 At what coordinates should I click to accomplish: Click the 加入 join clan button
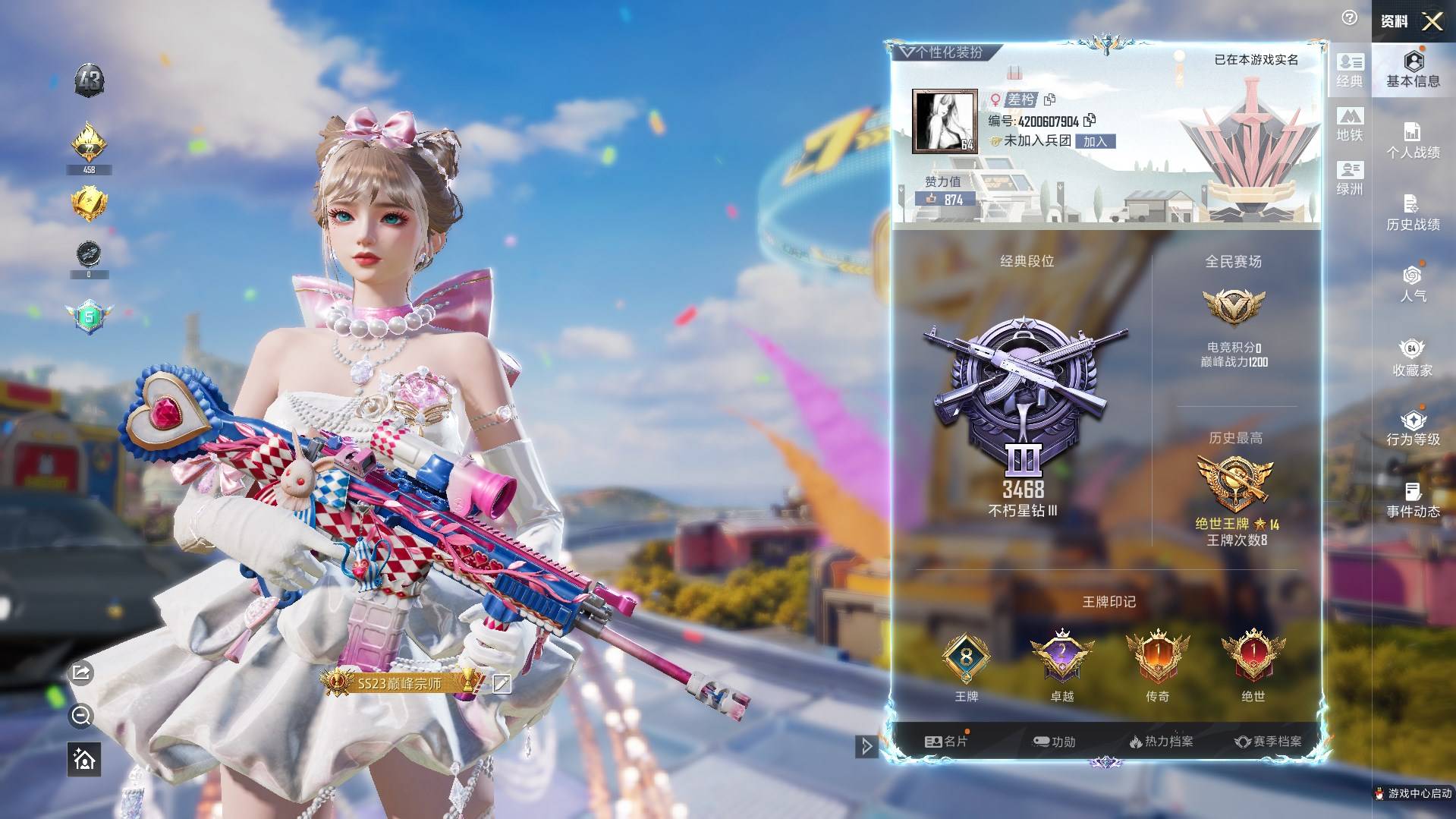pyautogui.click(x=1095, y=141)
